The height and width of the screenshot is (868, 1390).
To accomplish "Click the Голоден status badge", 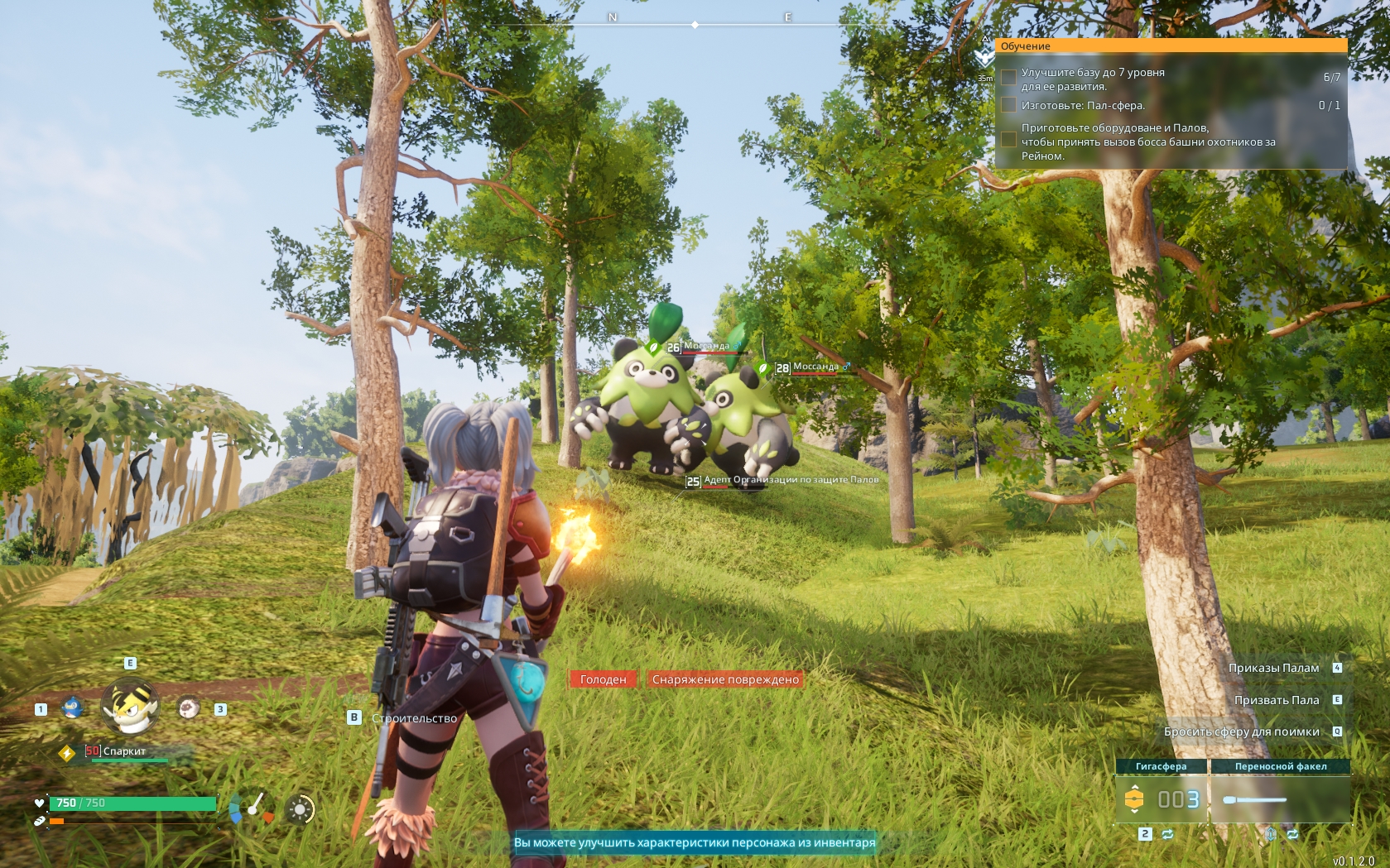I will coord(603,679).
